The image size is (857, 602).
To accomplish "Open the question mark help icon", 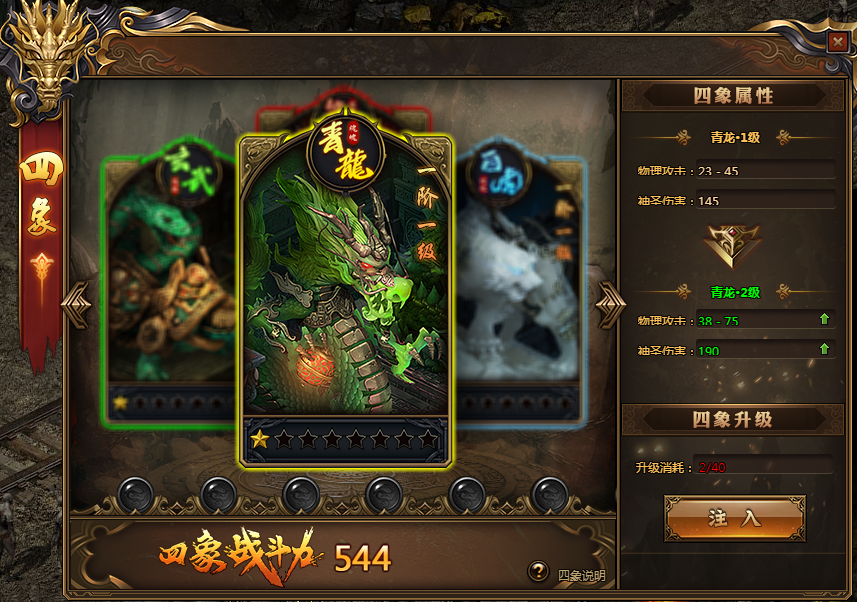I will pos(538,571).
